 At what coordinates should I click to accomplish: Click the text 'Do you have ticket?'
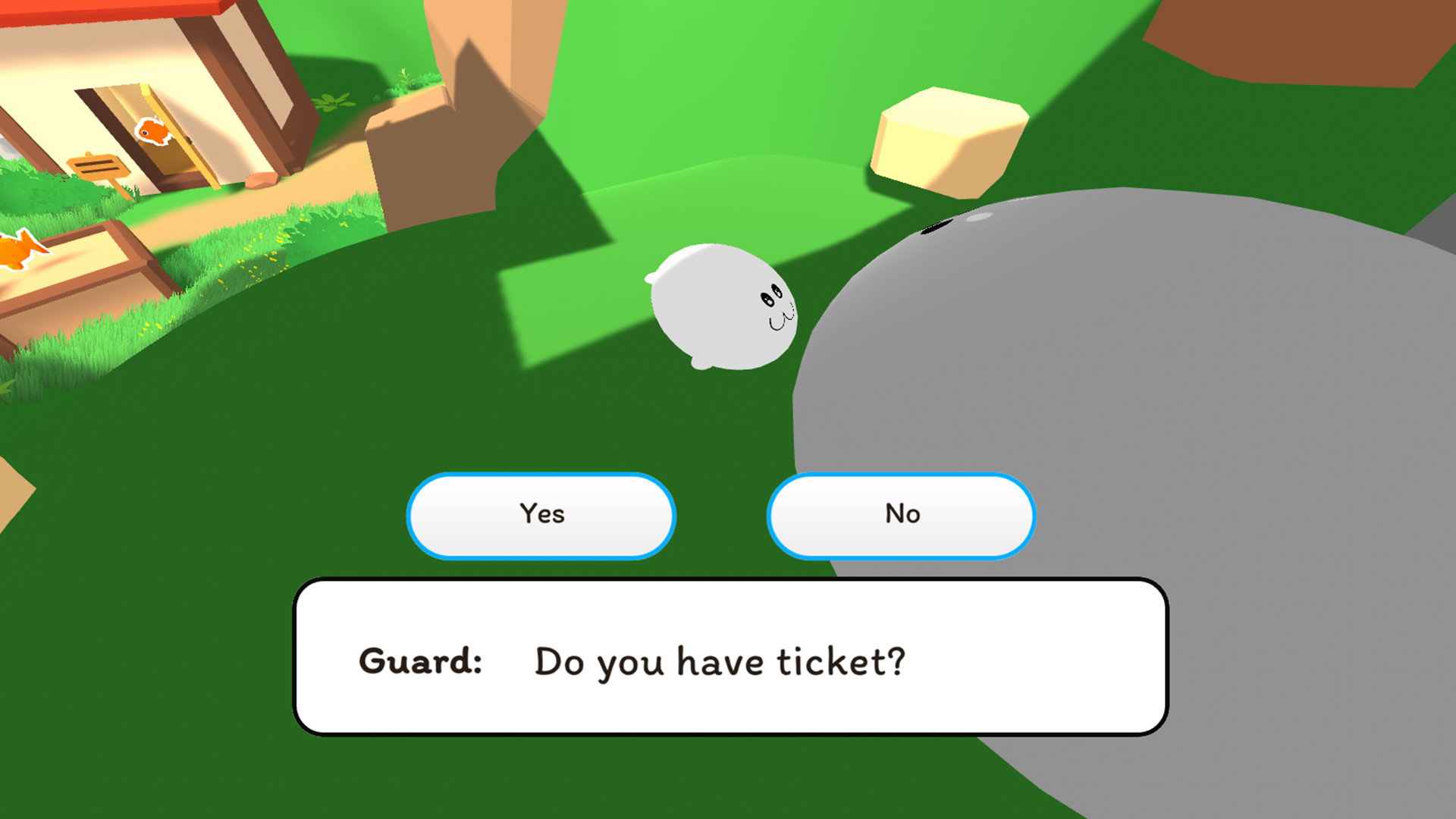[x=719, y=660]
